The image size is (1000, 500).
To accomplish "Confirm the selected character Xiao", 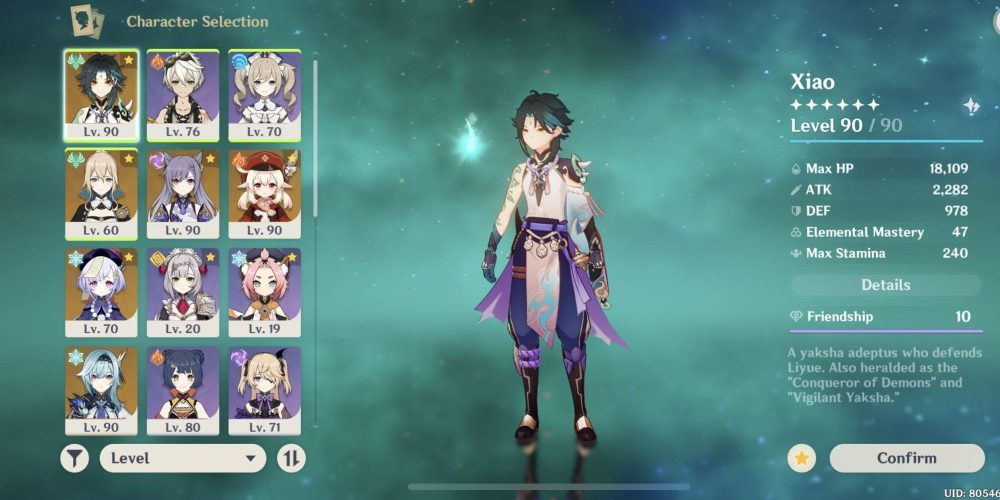I will pos(906,458).
